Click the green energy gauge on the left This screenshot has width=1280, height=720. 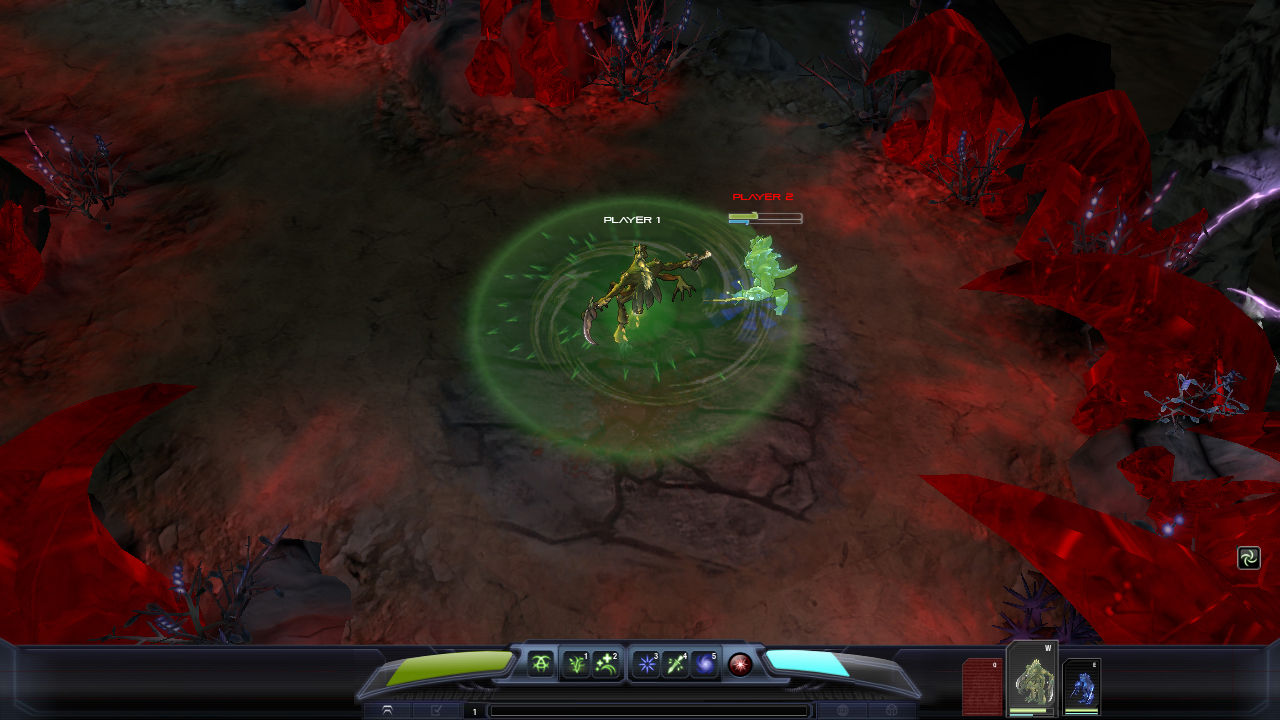pos(450,665)
